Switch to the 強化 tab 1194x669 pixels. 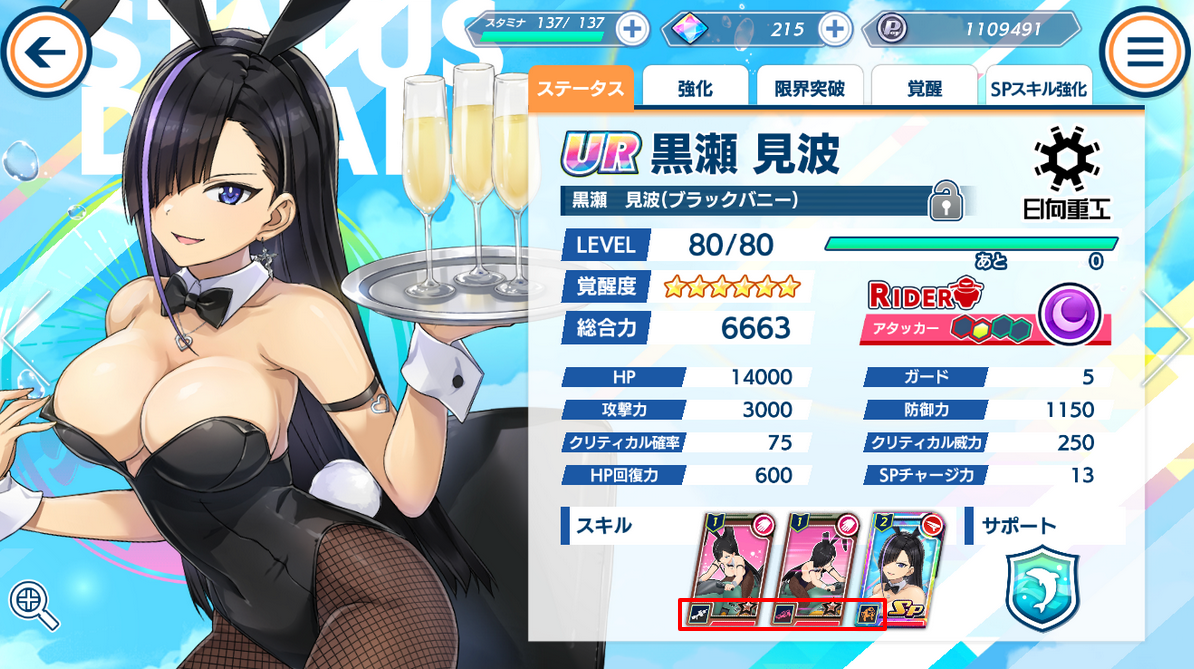pyautogui.click(x=694, y=88)
